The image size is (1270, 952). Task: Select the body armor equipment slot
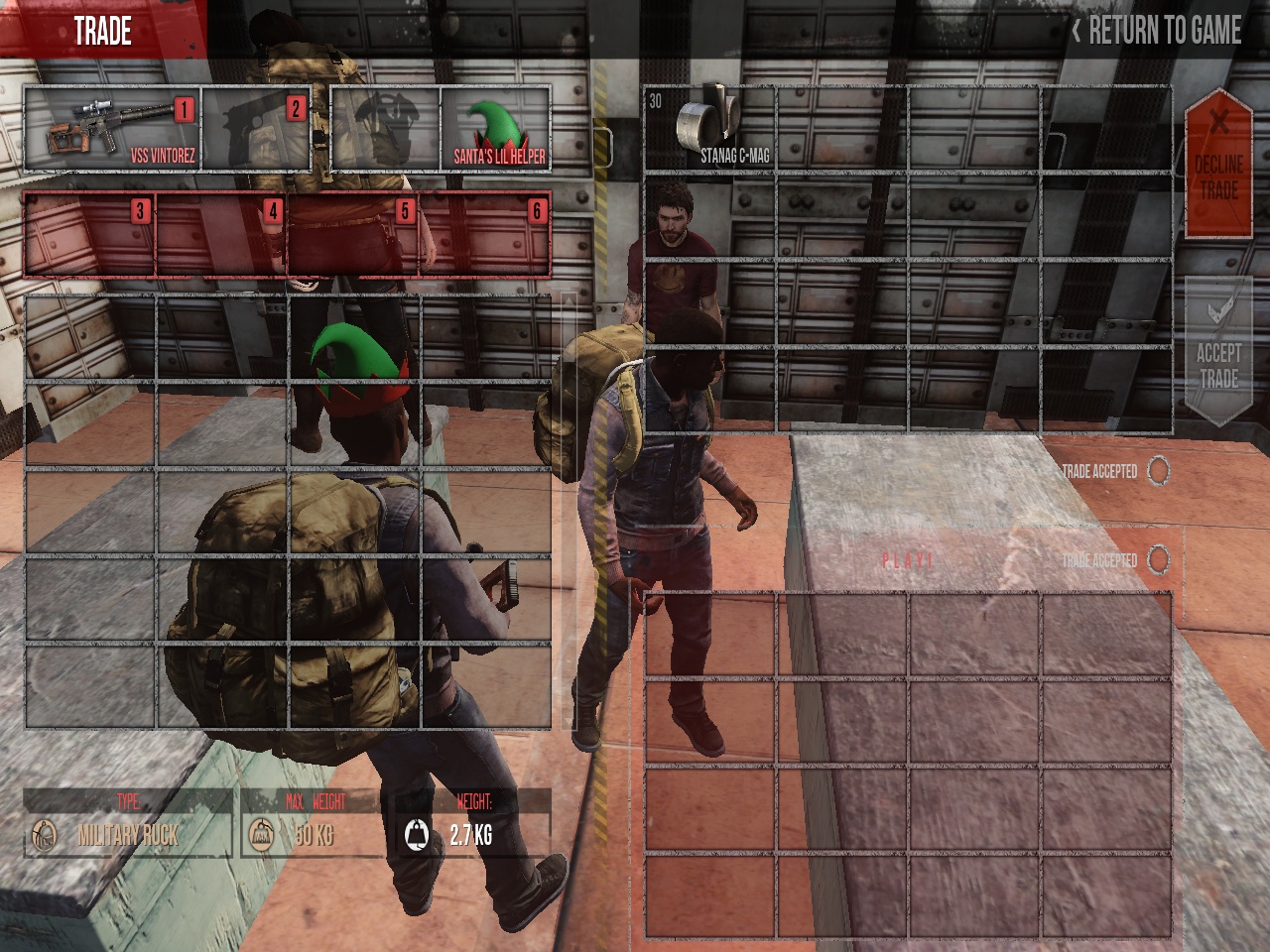(x=386, y=129)
